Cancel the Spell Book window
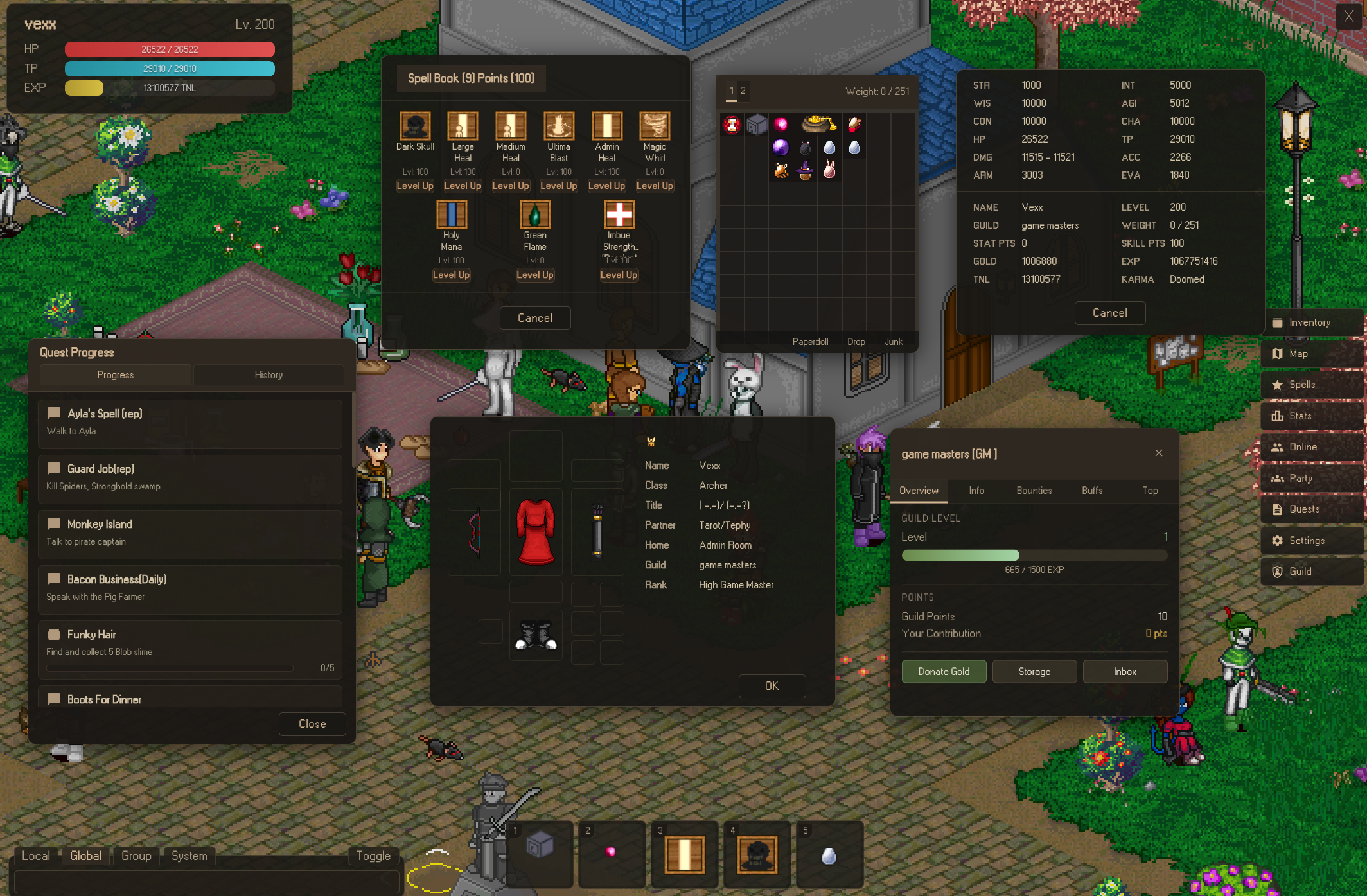1367x896 pixels. pyautogui.click(x=534, y=318)
